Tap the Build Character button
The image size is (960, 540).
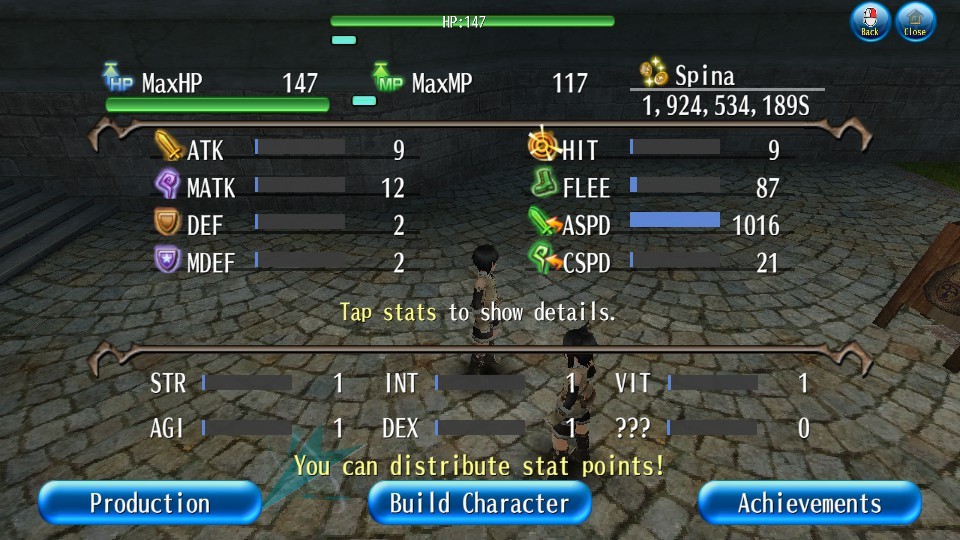(x=479, y=502)
